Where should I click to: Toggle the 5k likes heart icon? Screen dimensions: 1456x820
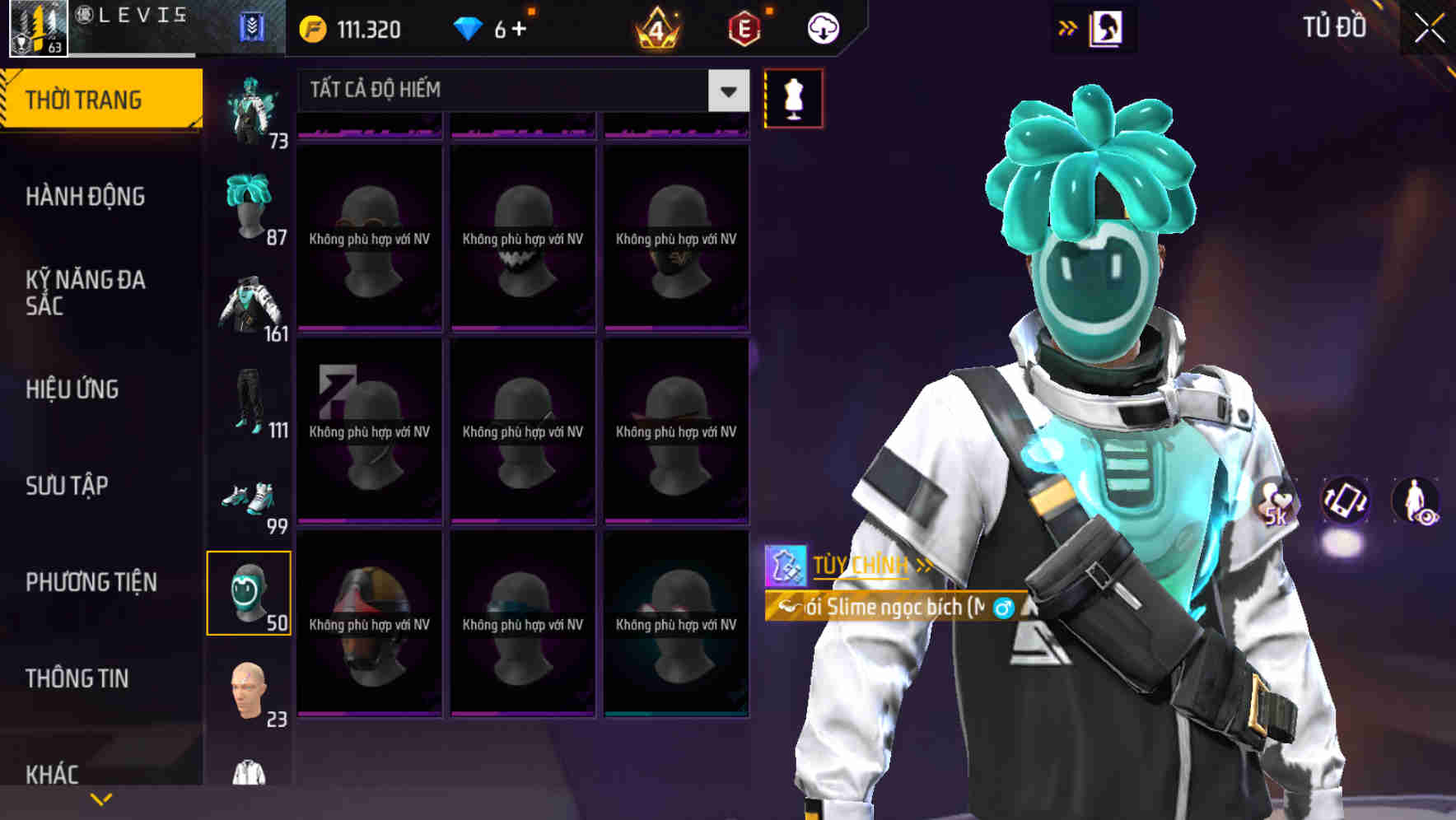click(1278, 503)
